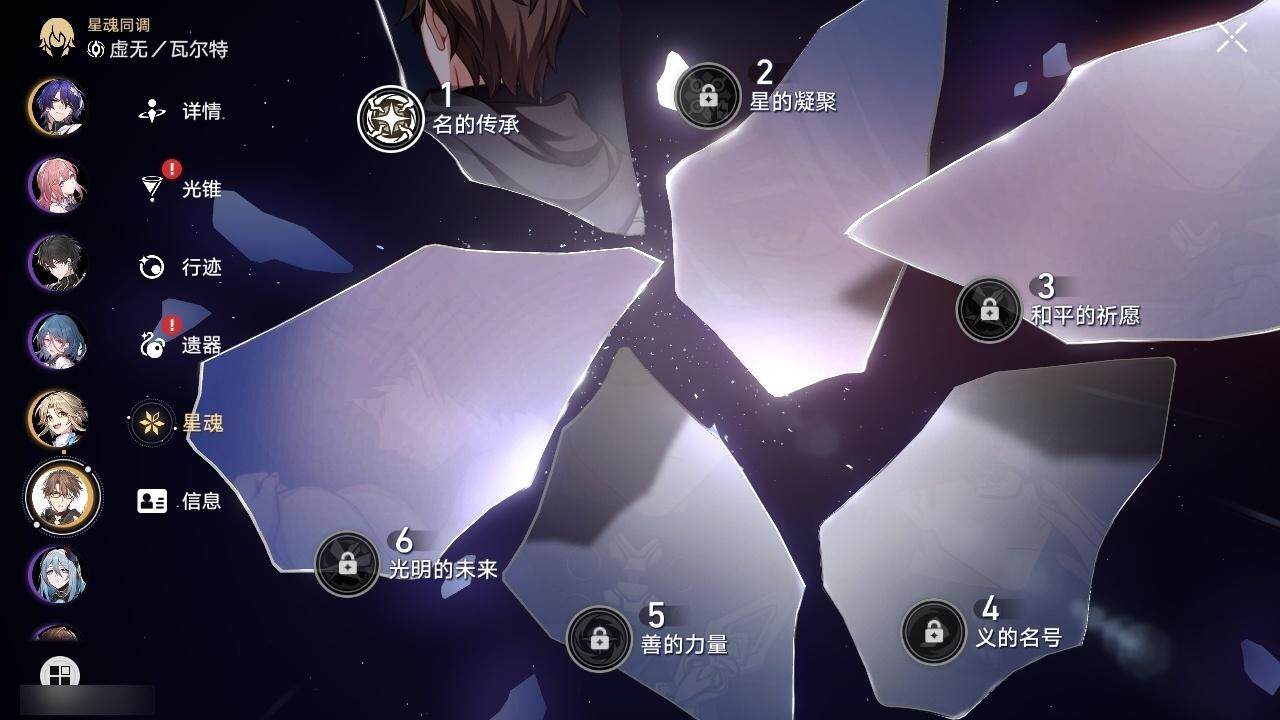
Task: View locked Eidolon 3 和平的祈愿
Action: pyautogui.click(x=989, y=310)
